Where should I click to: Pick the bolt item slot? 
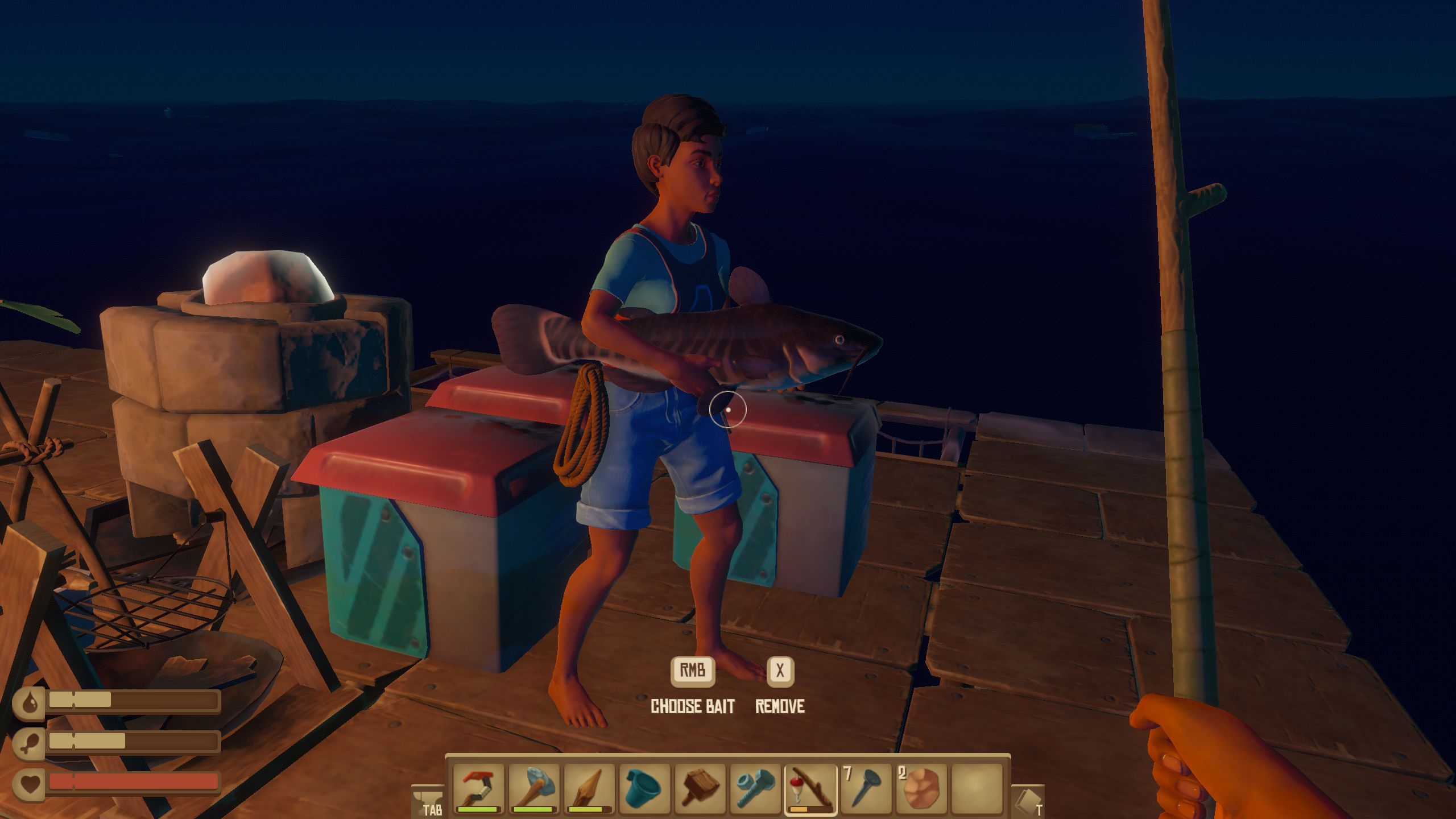coord(755,789)
